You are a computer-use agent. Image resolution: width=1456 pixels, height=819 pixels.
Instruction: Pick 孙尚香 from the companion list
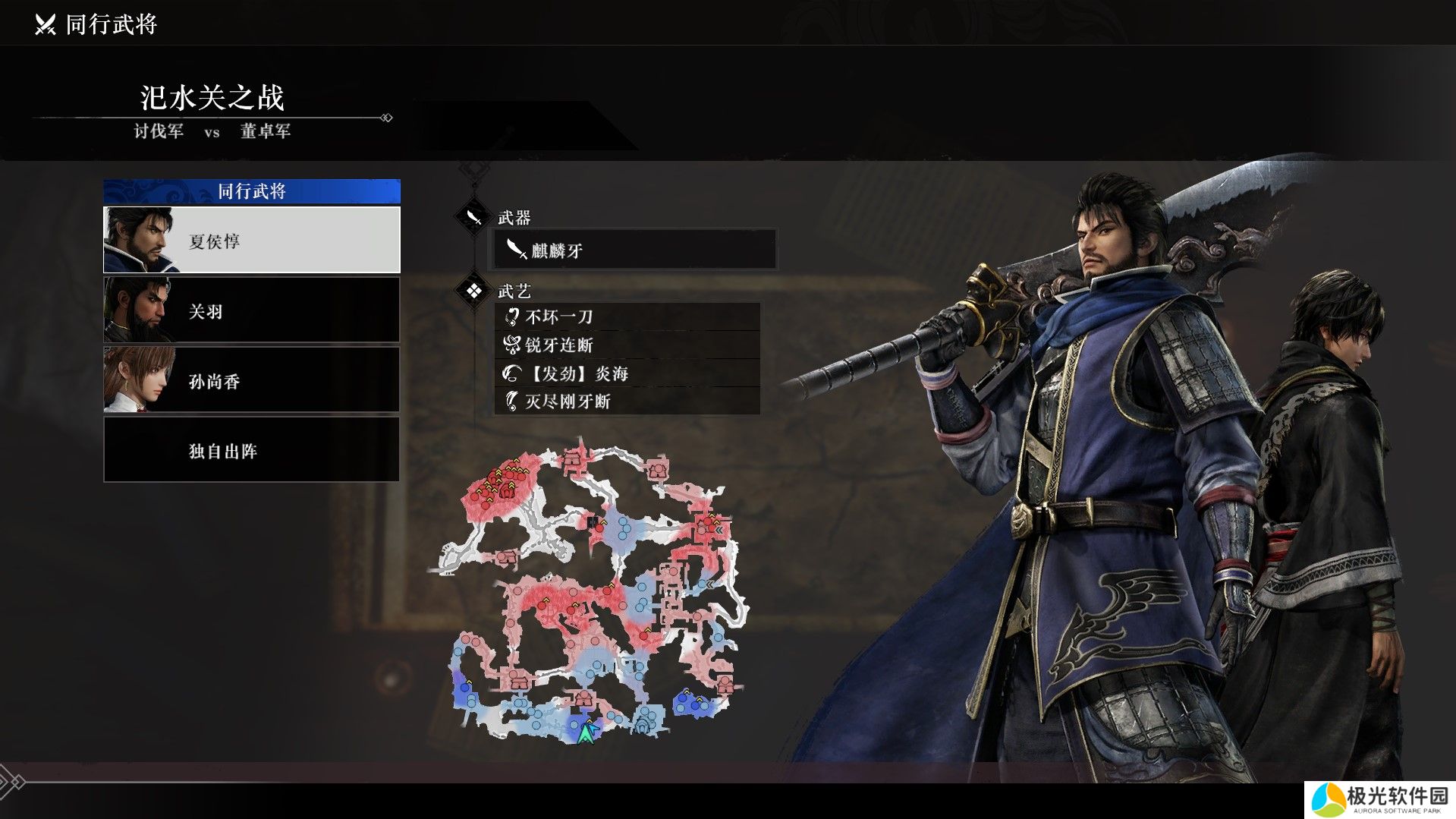(x=251, y=380)
